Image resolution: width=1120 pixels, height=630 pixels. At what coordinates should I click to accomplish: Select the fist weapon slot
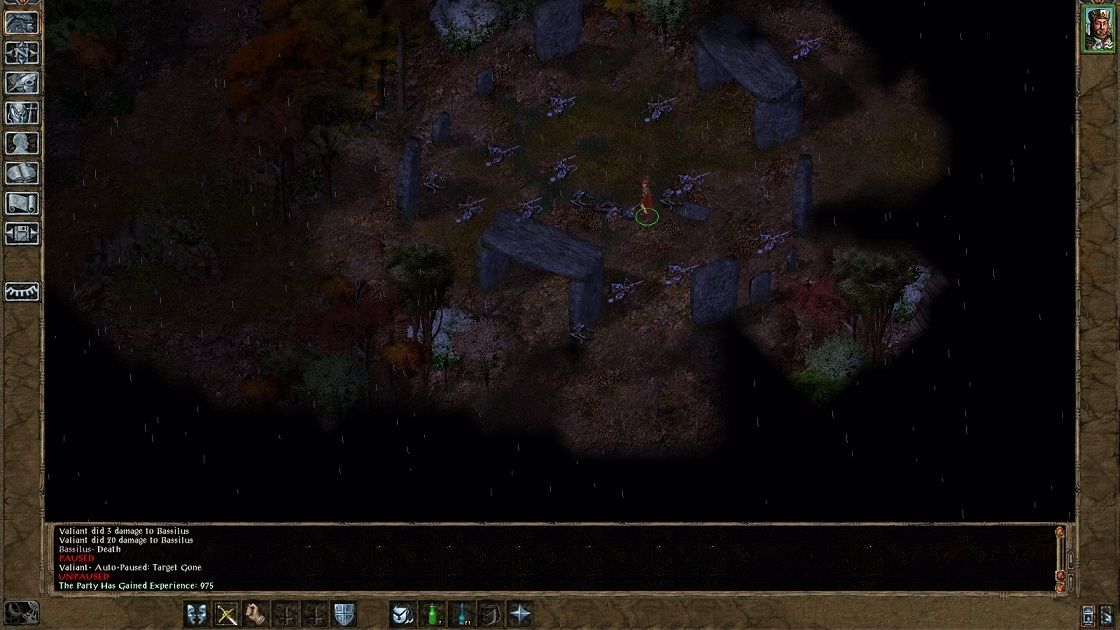click(x=258, y=613)
